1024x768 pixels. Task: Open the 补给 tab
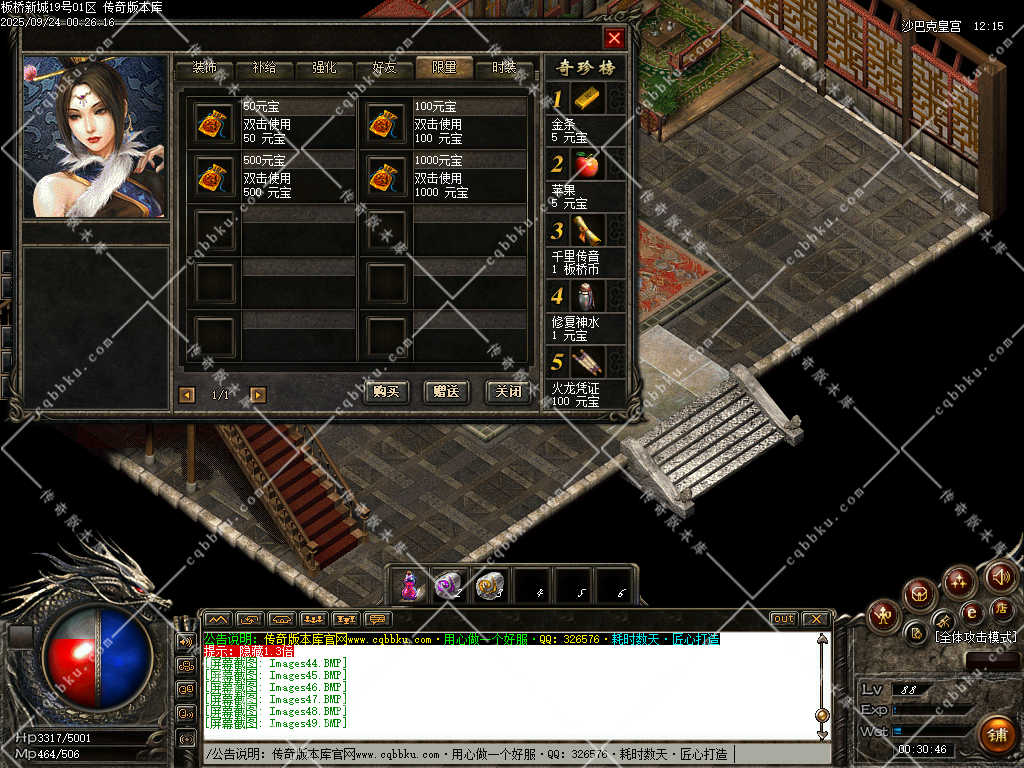(x=264, y=68)
